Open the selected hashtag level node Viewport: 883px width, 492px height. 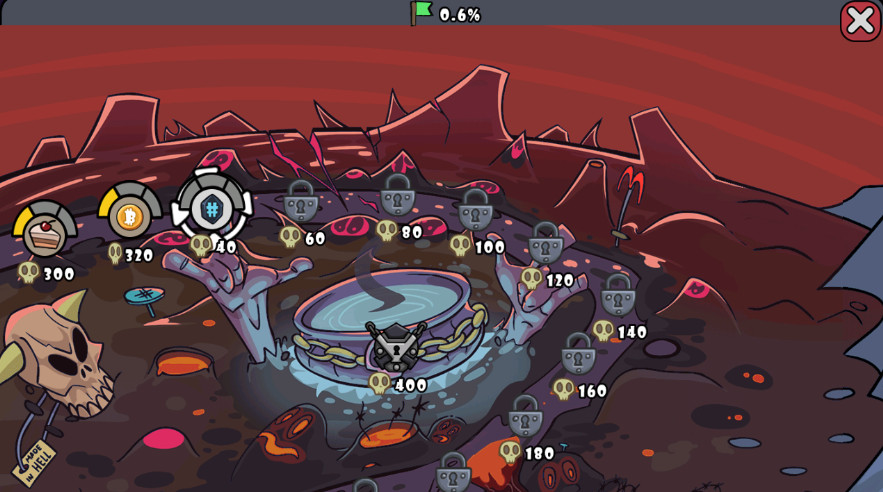212,208
